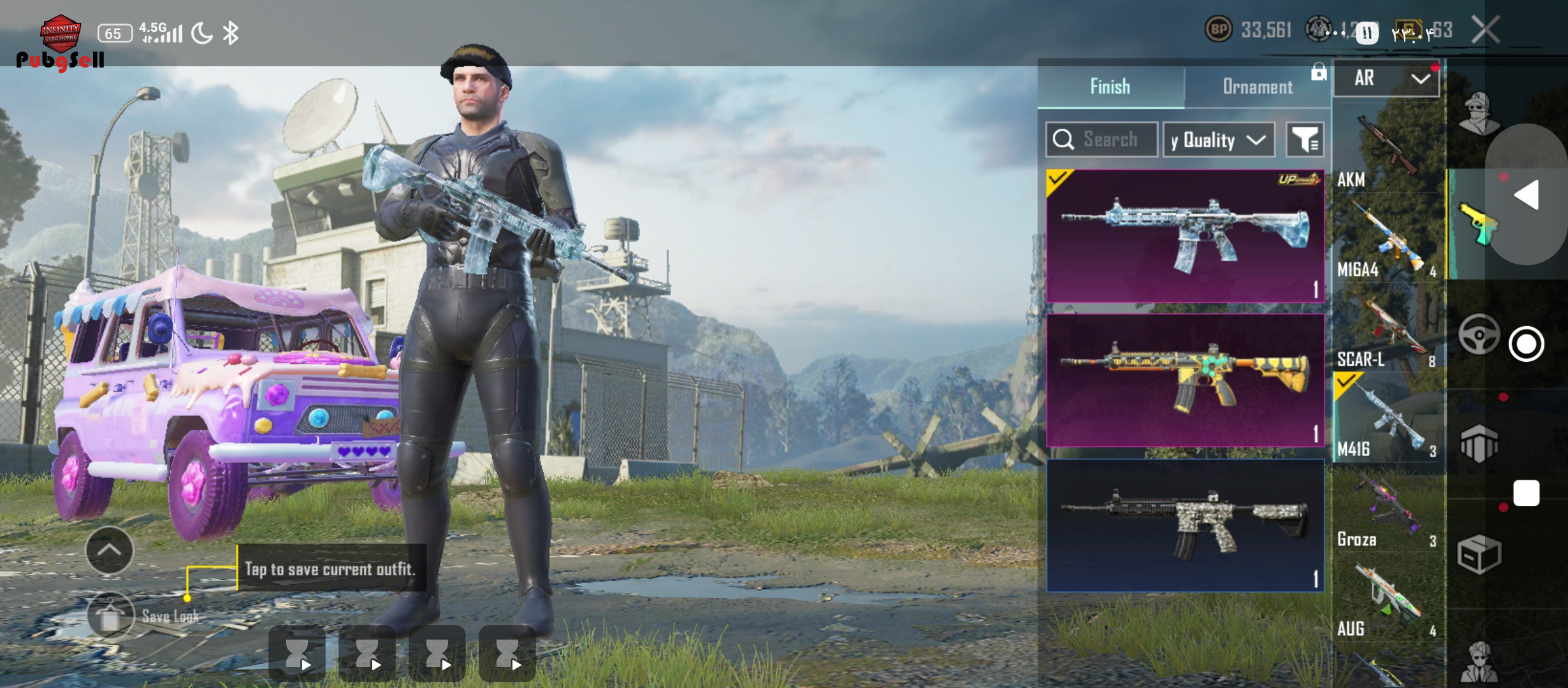Tap the Save Look button

tap(111, 616)
